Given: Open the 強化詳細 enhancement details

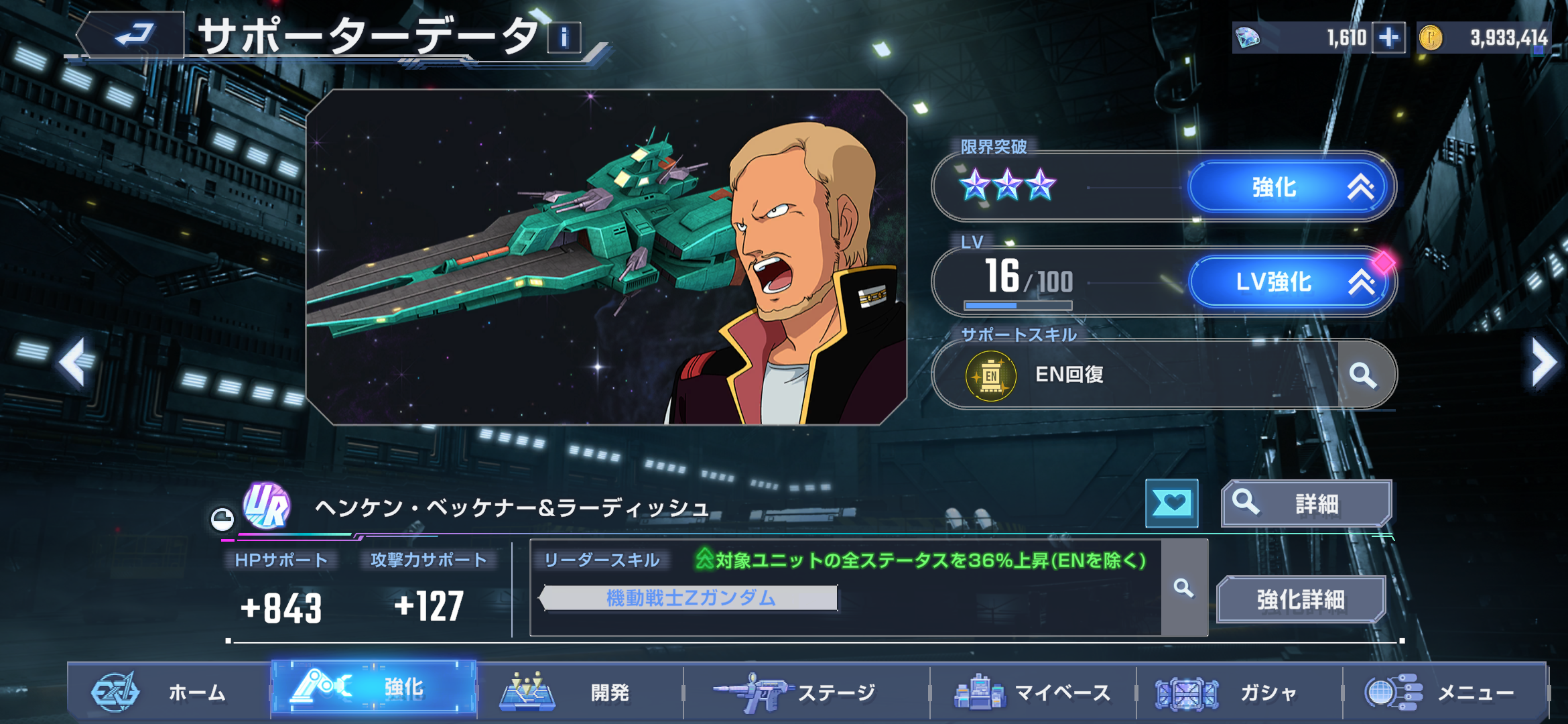Looking at the screenshot, I should point(1300,599).
